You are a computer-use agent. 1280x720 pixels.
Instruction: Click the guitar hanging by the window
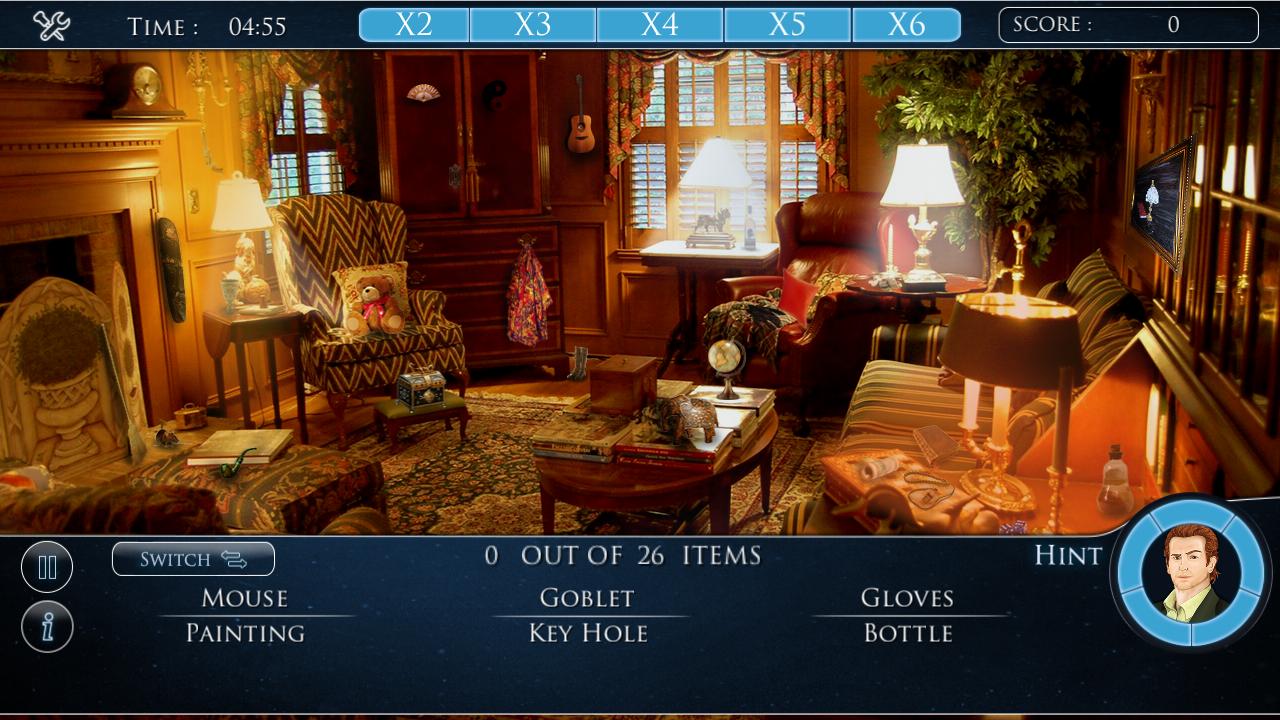578,132
